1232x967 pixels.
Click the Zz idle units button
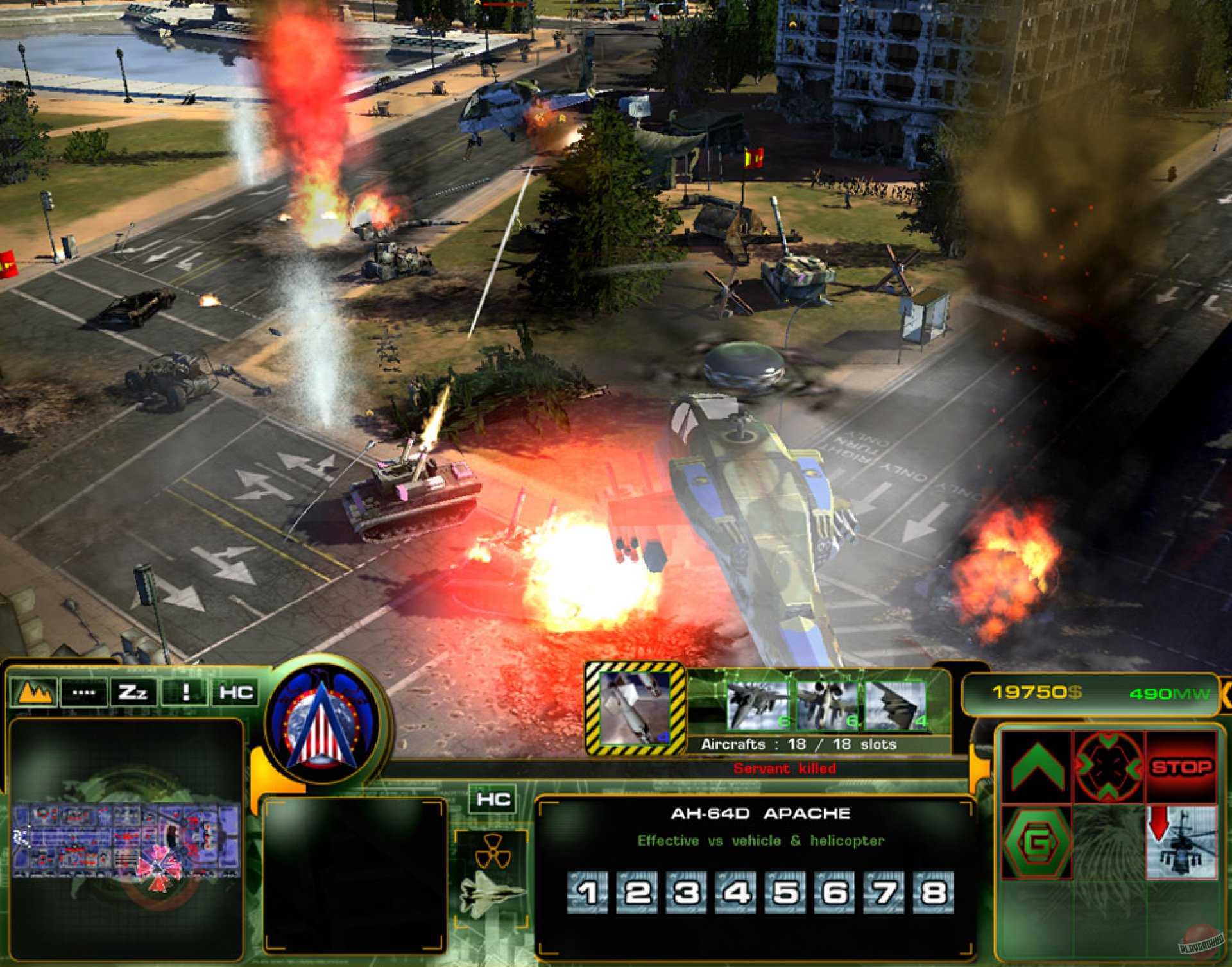(x=133, y=692)
